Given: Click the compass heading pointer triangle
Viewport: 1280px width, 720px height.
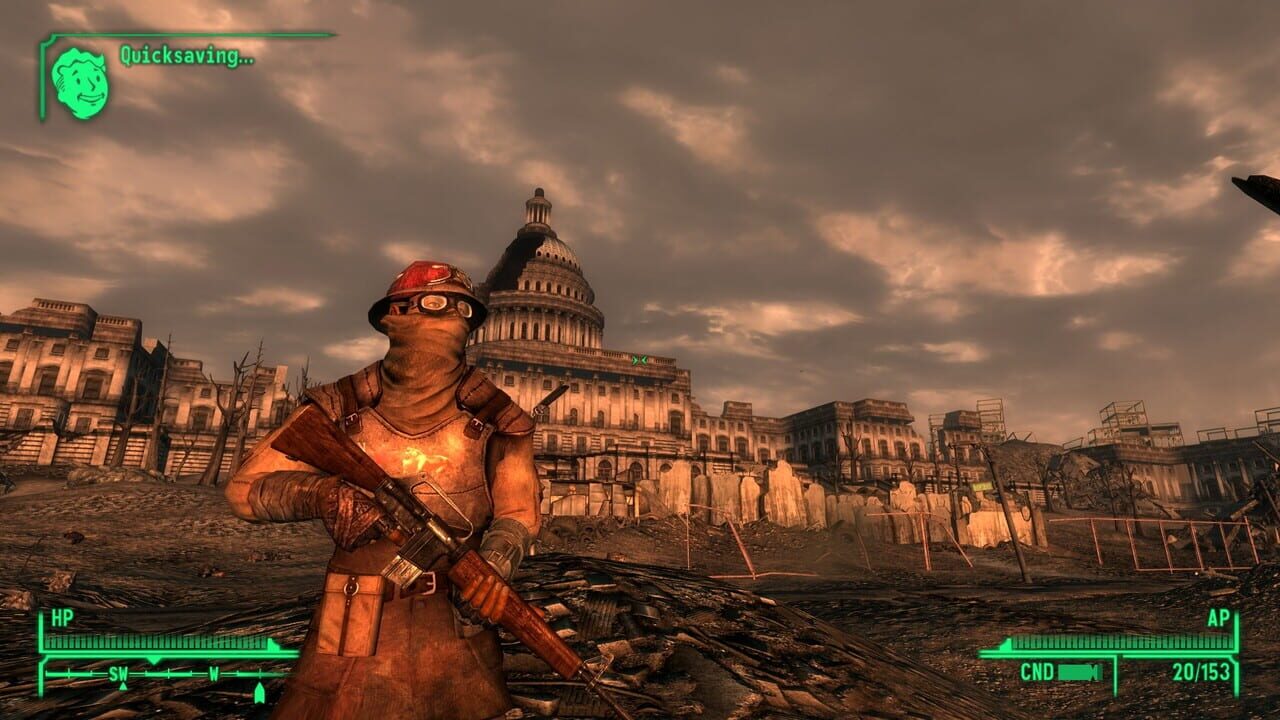Looking at the screenshot, I should coord(153,659).
